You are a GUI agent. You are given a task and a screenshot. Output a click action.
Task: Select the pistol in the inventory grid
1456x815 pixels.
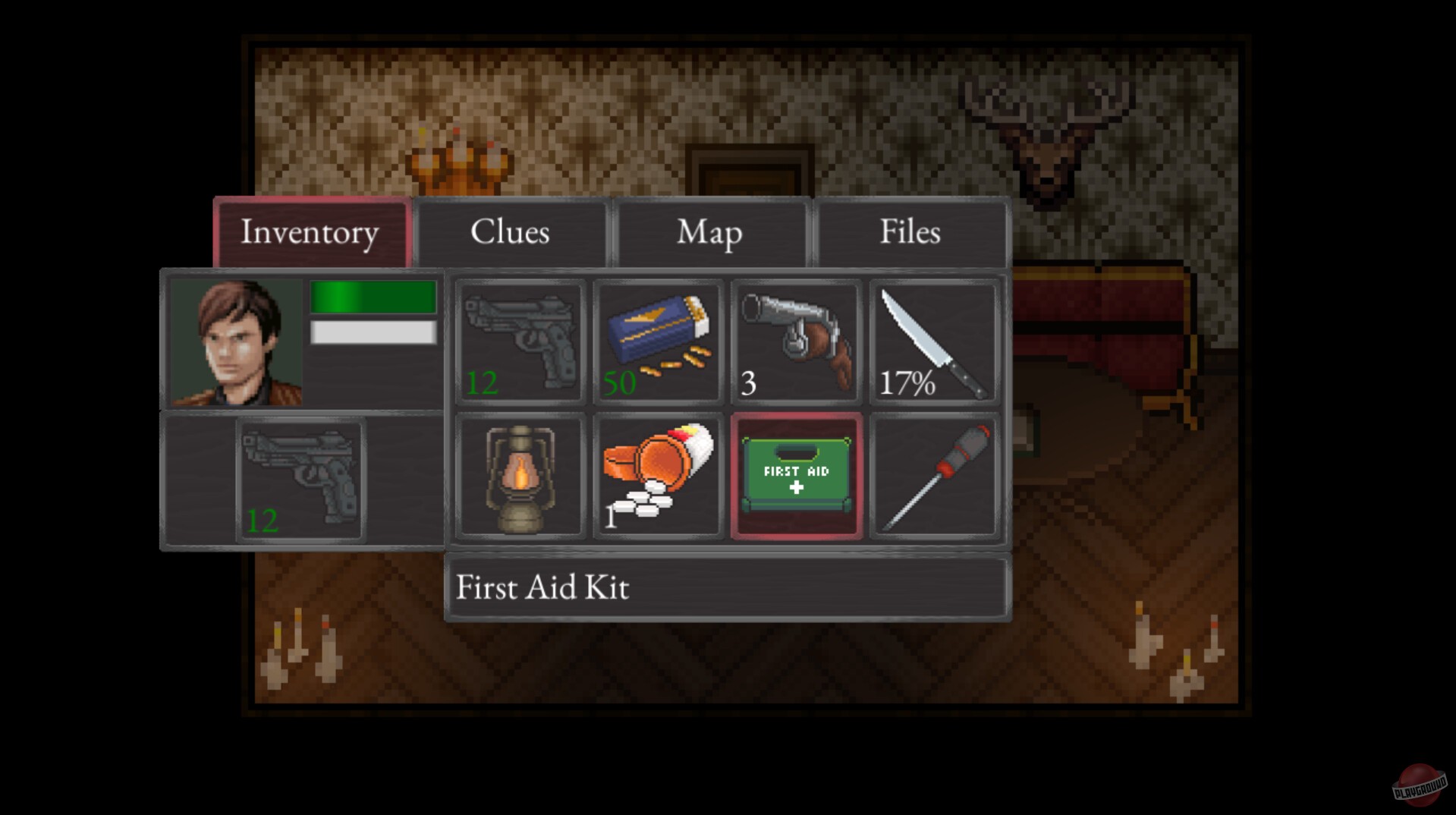point(520,341)
